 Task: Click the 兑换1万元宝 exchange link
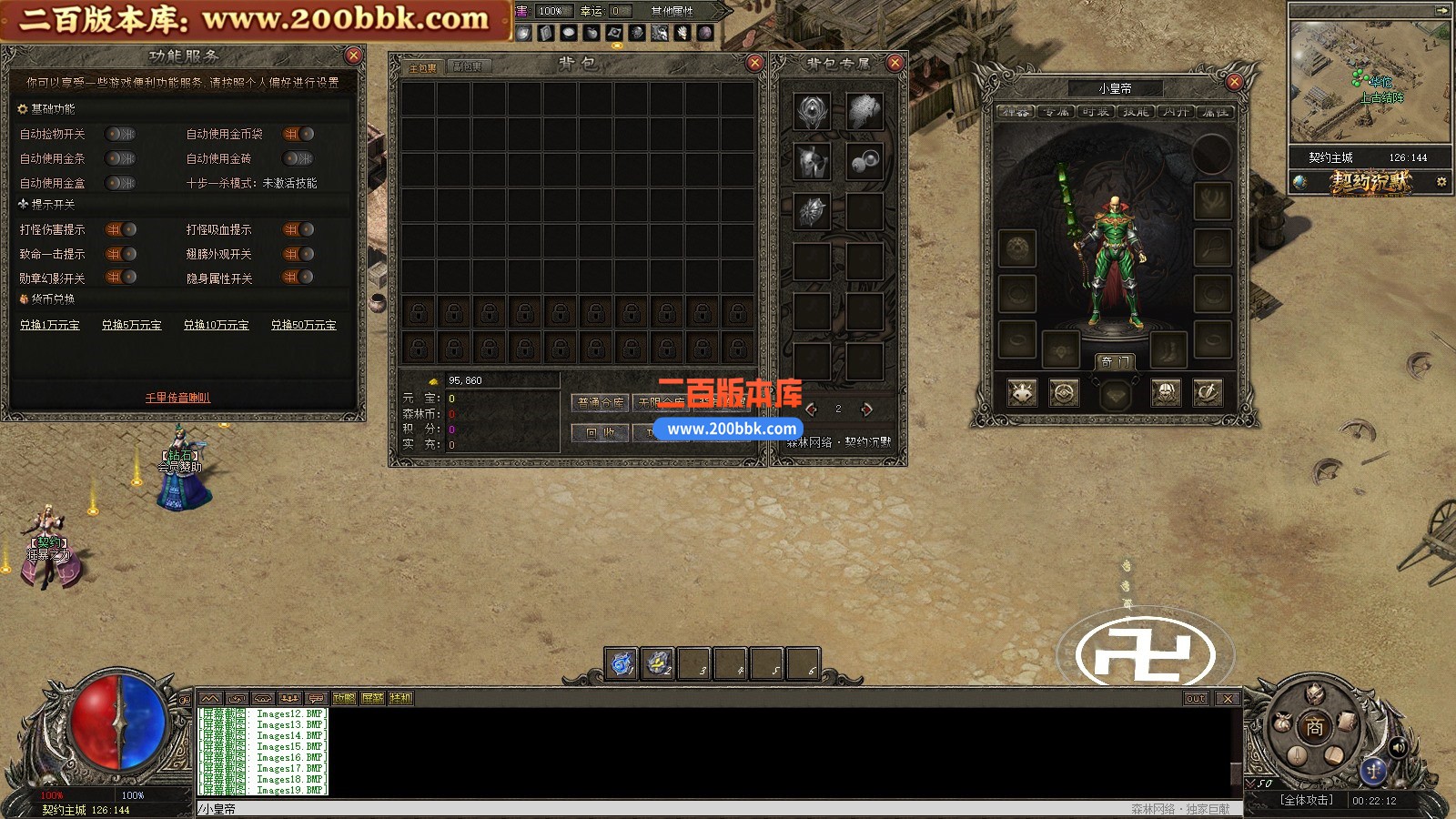[x=50, y=325]
